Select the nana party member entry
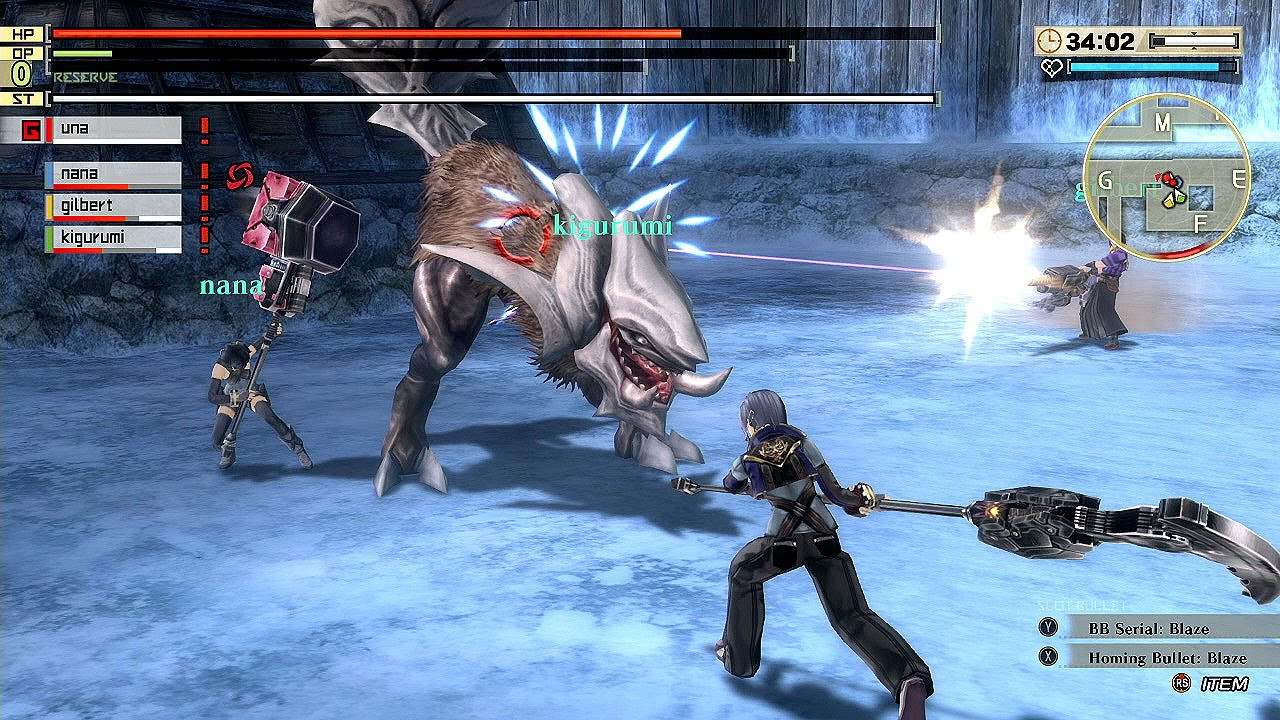 112,175
